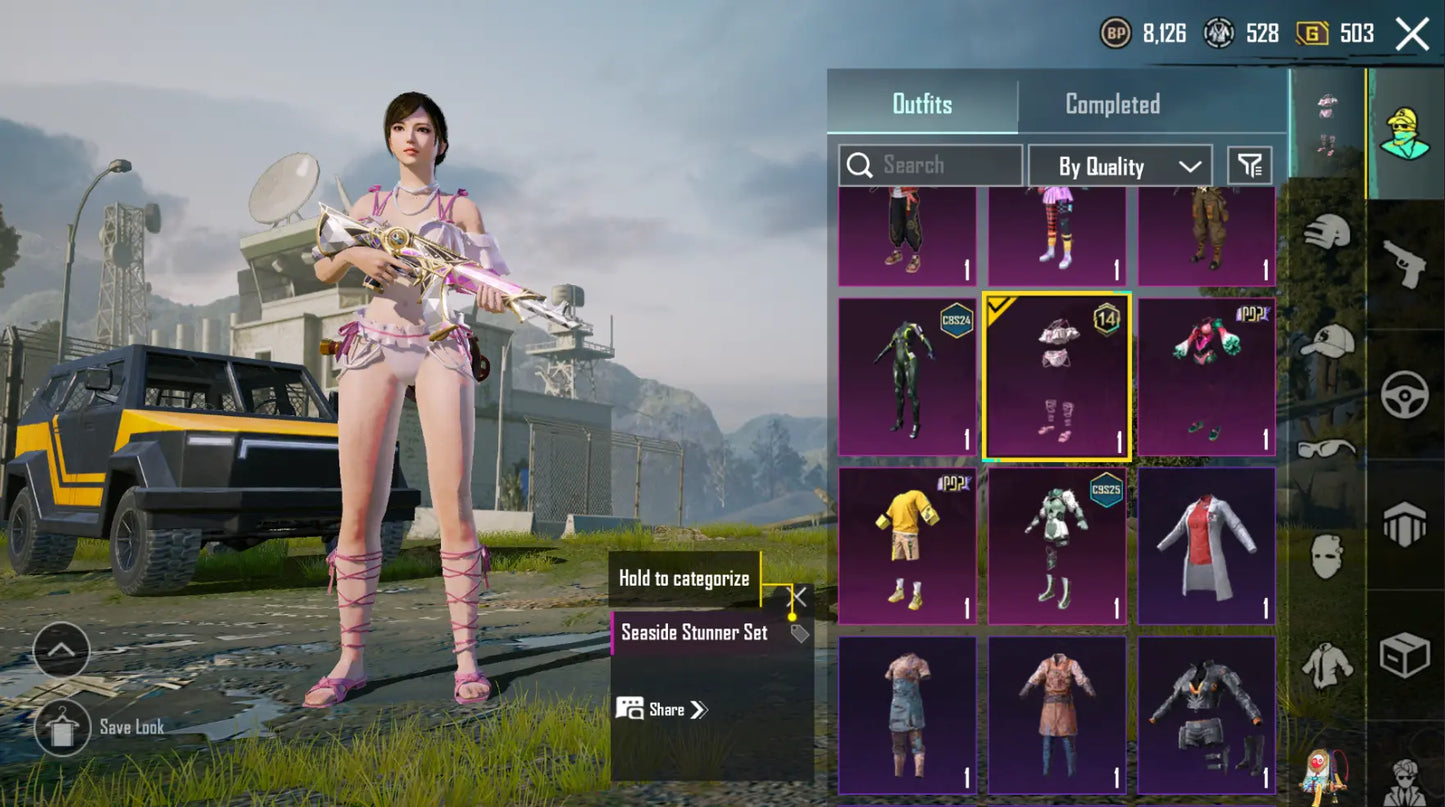Choose the yellow shirt and shorts outfit
Image resolution: width=1445 pixels, height=807 pixels.
coord(906,546)
